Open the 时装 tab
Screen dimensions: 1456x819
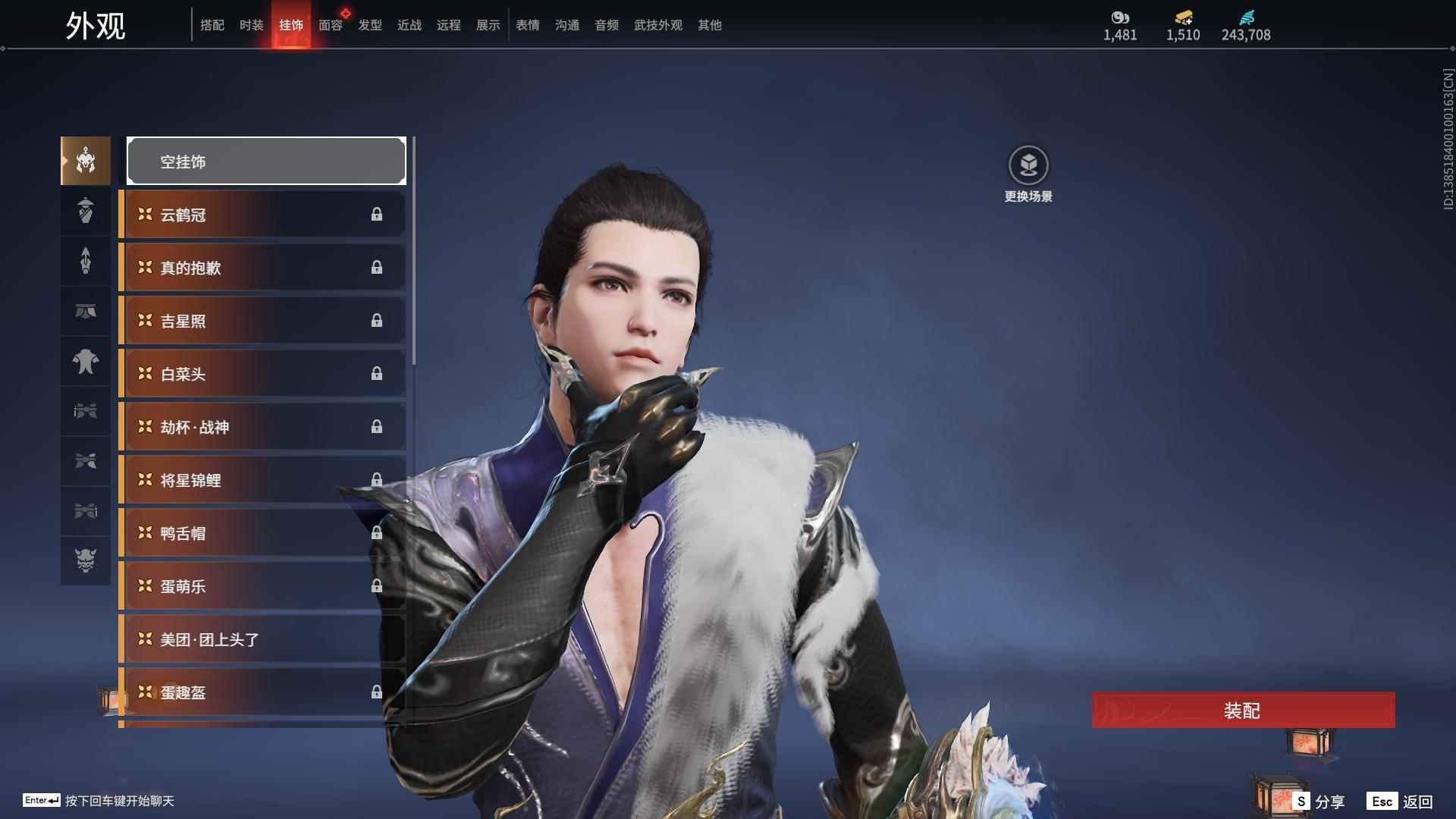point(252,25)
